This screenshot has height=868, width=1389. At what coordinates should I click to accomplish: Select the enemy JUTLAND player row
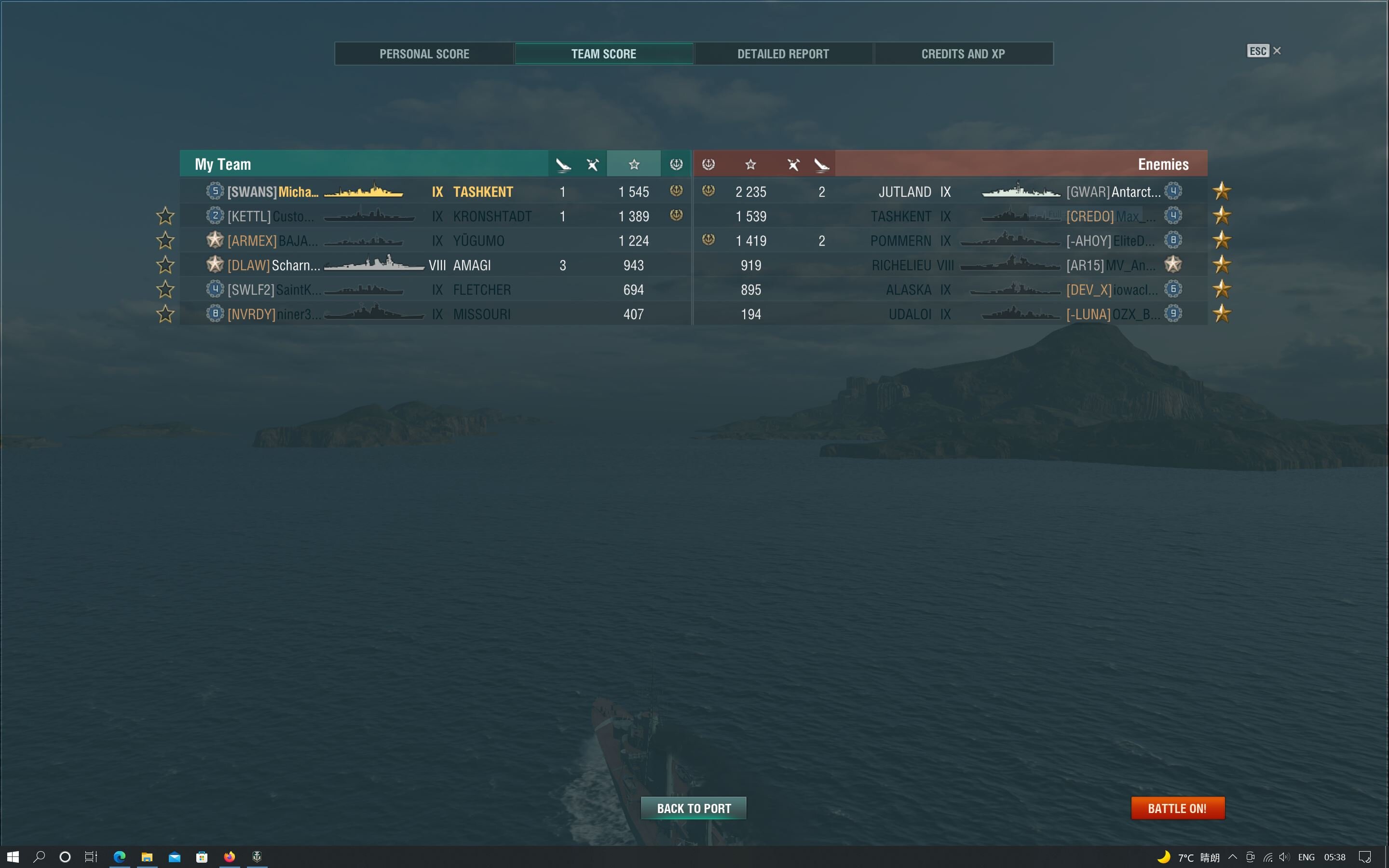950,192
